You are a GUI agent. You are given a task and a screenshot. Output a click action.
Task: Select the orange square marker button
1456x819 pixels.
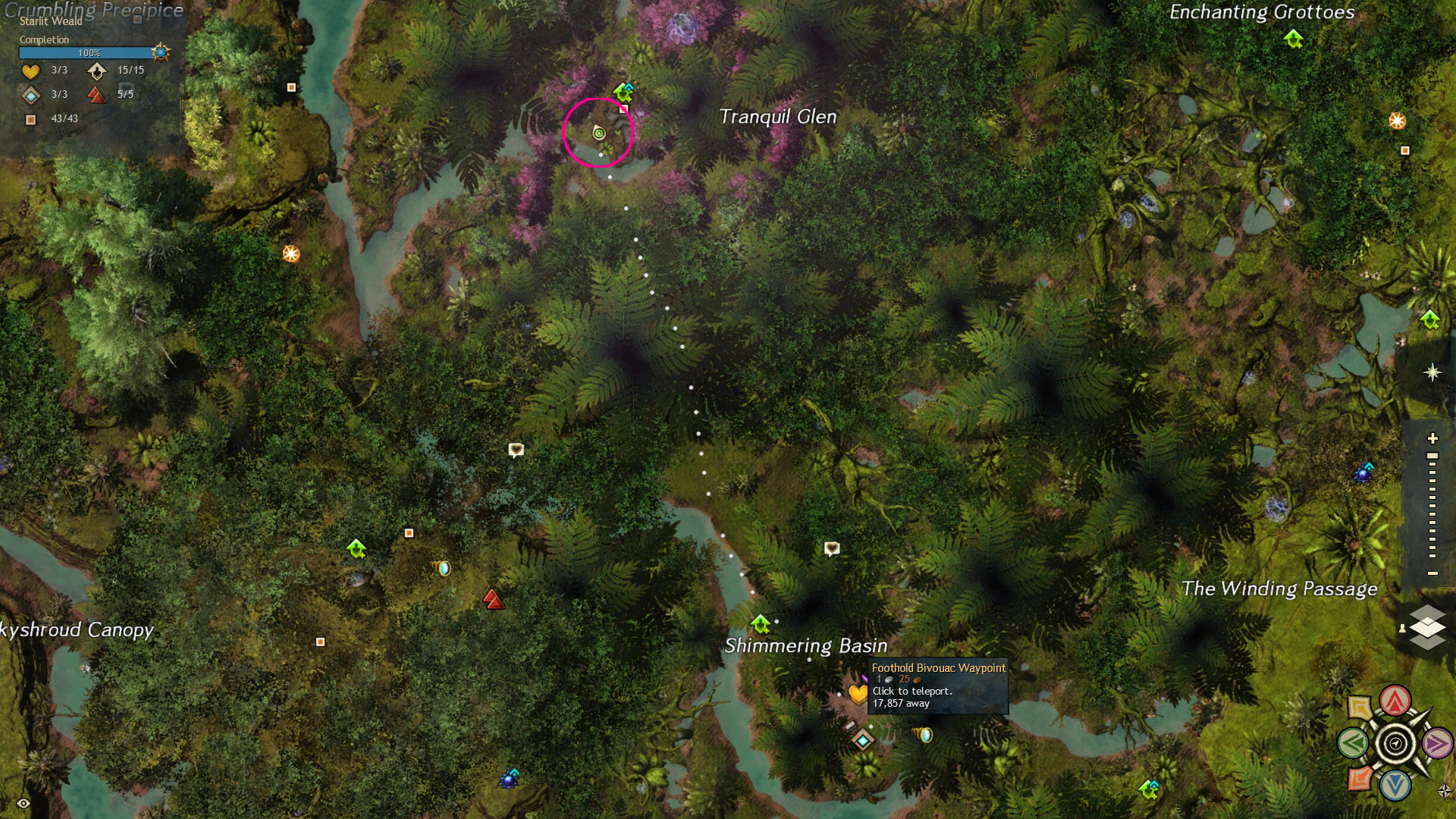click(1359, 778)
